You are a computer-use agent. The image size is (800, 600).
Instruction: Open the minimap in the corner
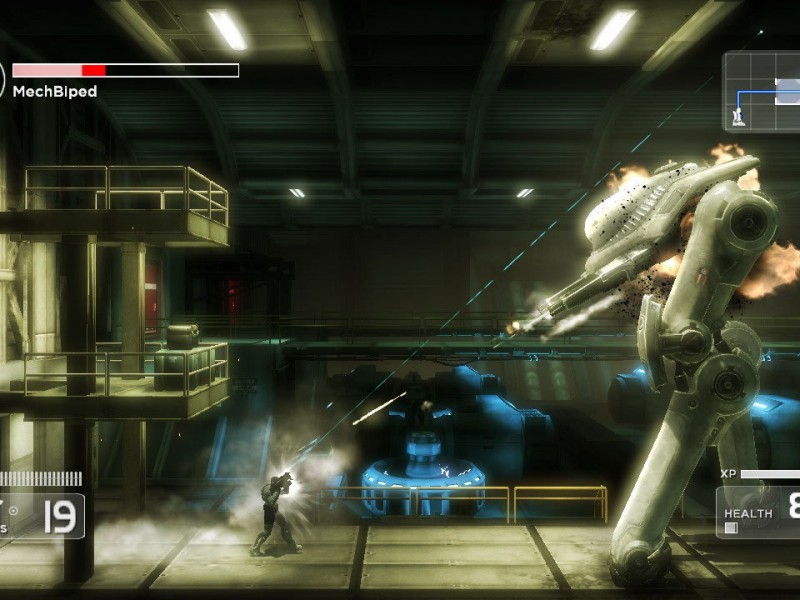[762, 92]
